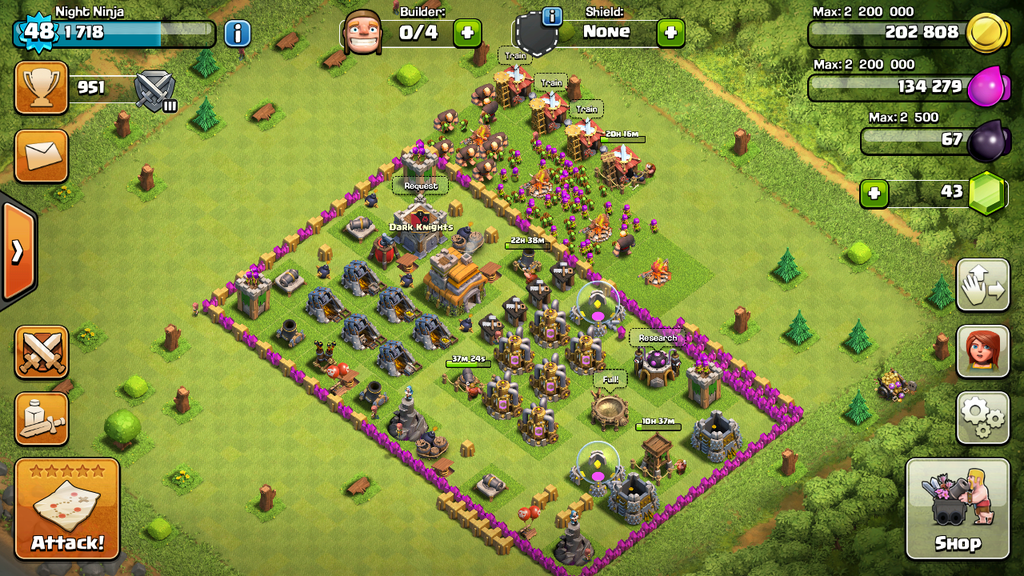1024x576 pixels.
Task: Tap the silver league badge
Action: [x=154, y=90]
